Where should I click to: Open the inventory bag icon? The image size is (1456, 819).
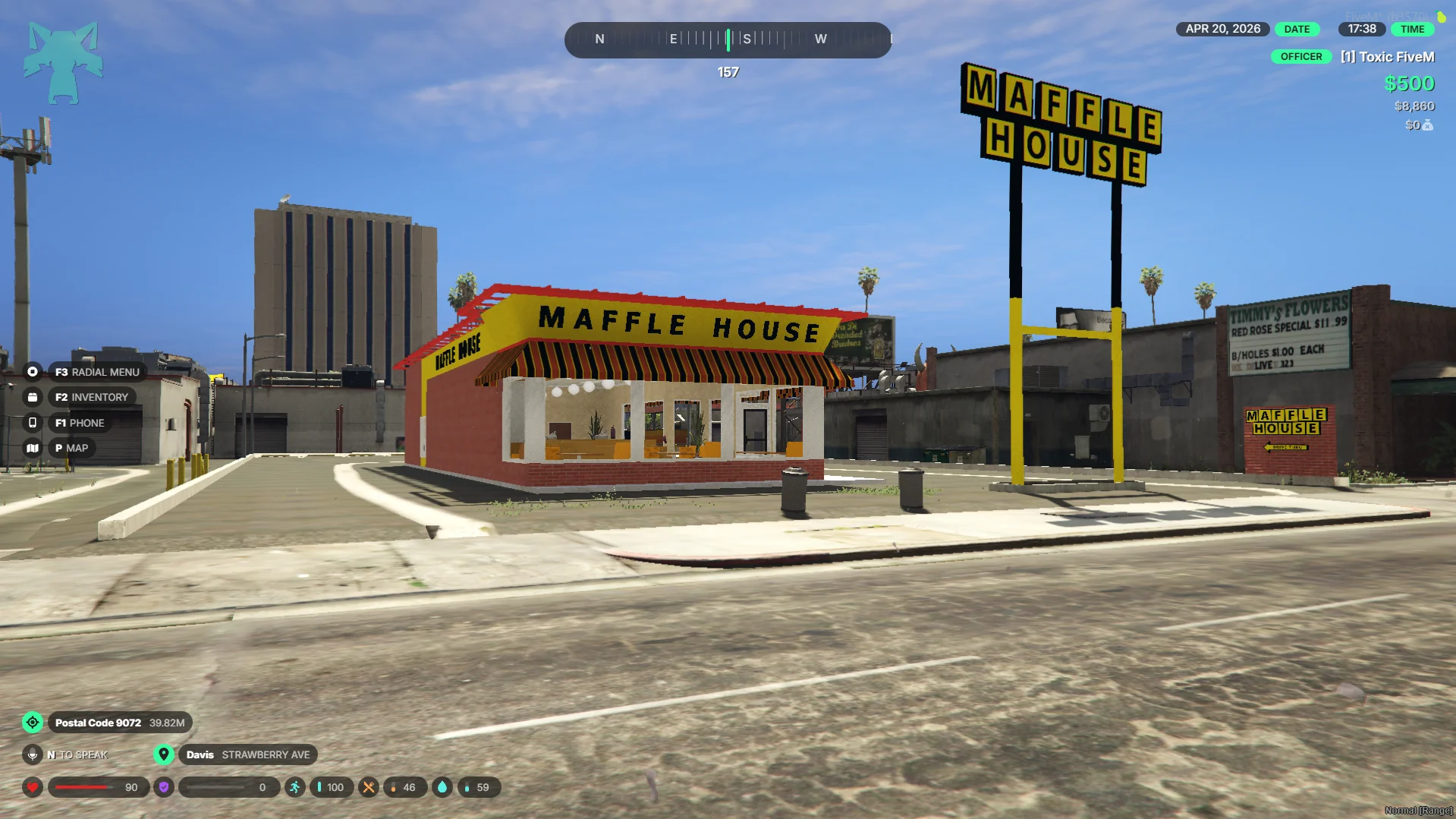coord(33,397)
